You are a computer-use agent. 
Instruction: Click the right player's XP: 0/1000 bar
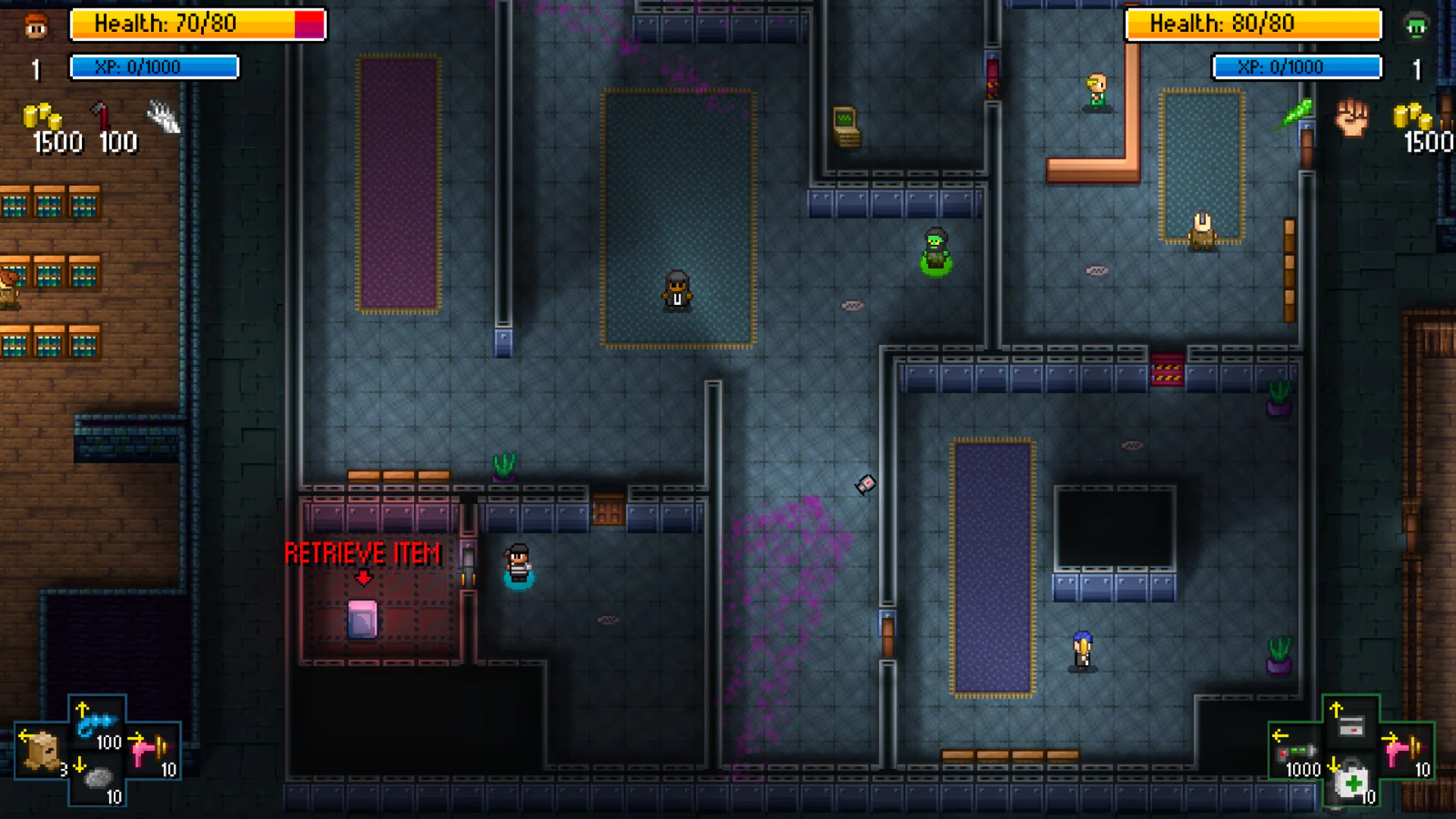pyautogui.click(x=1298, y=67)
